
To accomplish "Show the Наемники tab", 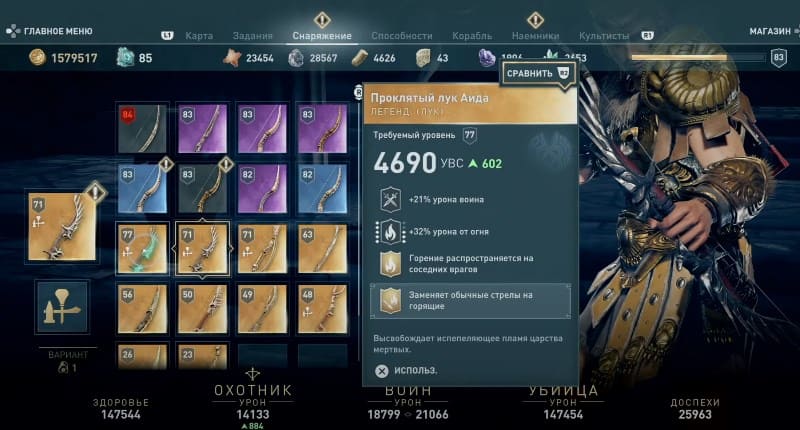I will (x=535, y=36).
